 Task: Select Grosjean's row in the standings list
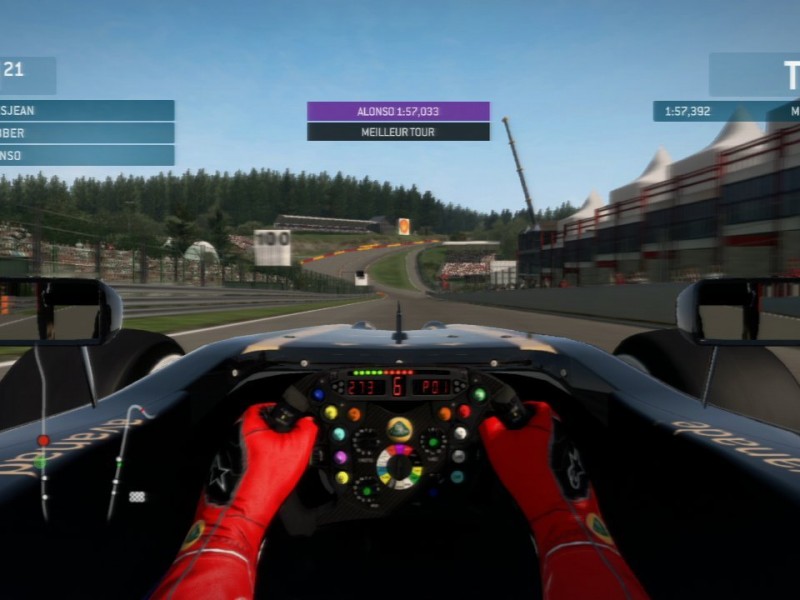[x=86, y=111]
